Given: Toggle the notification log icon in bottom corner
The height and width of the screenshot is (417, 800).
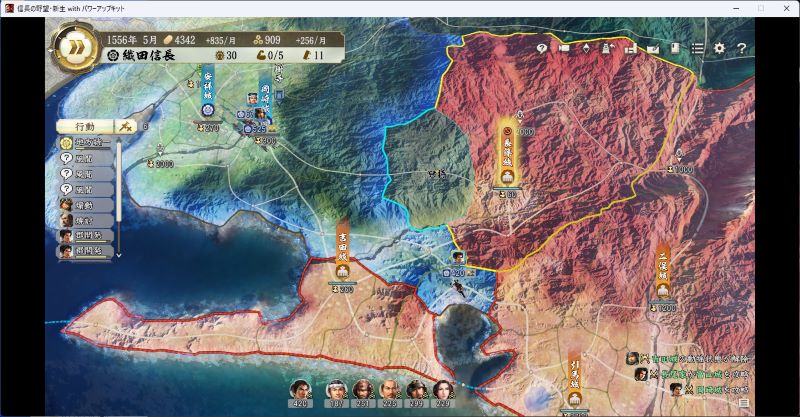Looking at the screenshot, I should pyautogui.click(x=743, y=404).
